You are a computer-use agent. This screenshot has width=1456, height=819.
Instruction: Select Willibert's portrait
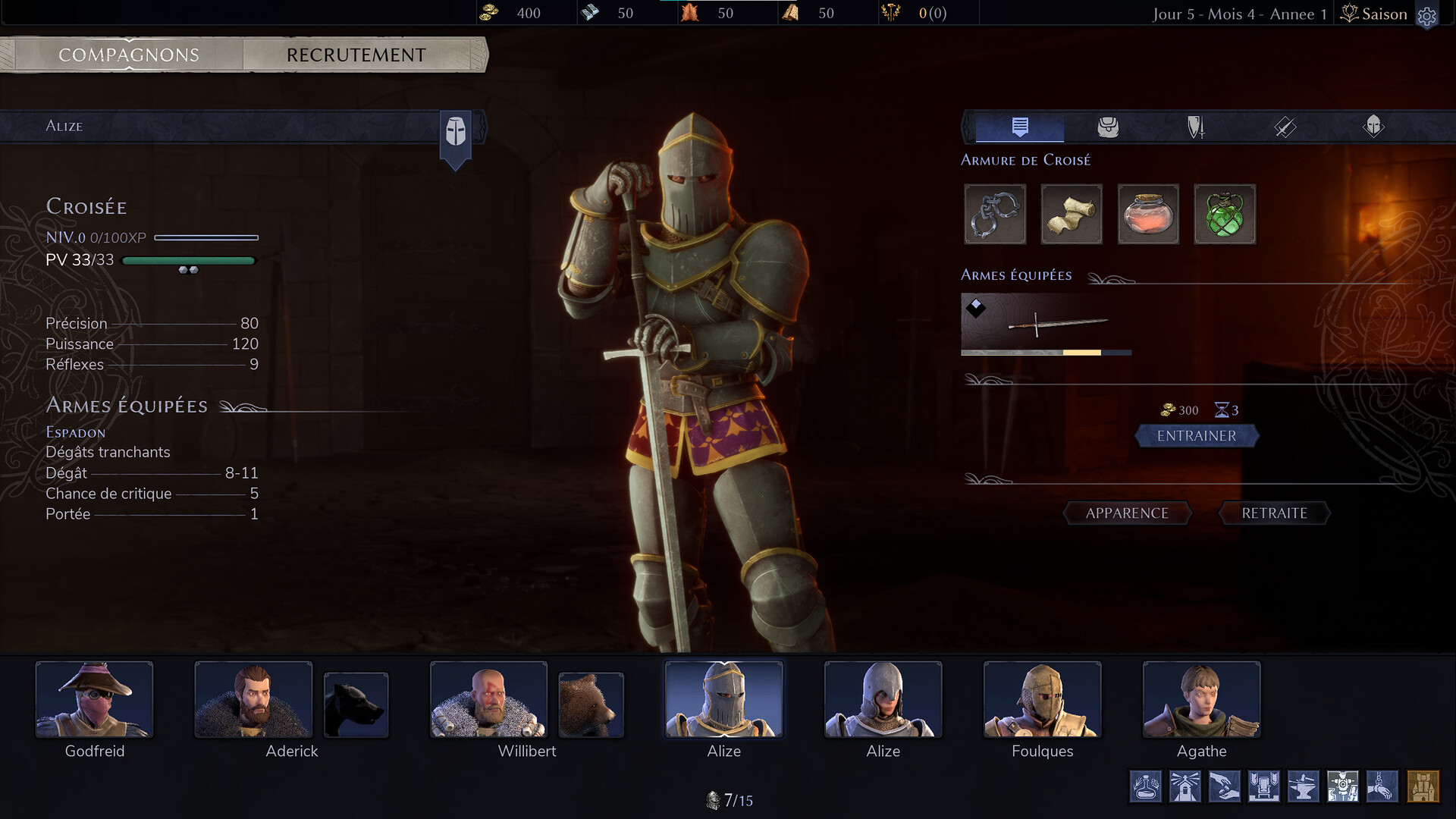coord(488,699)
